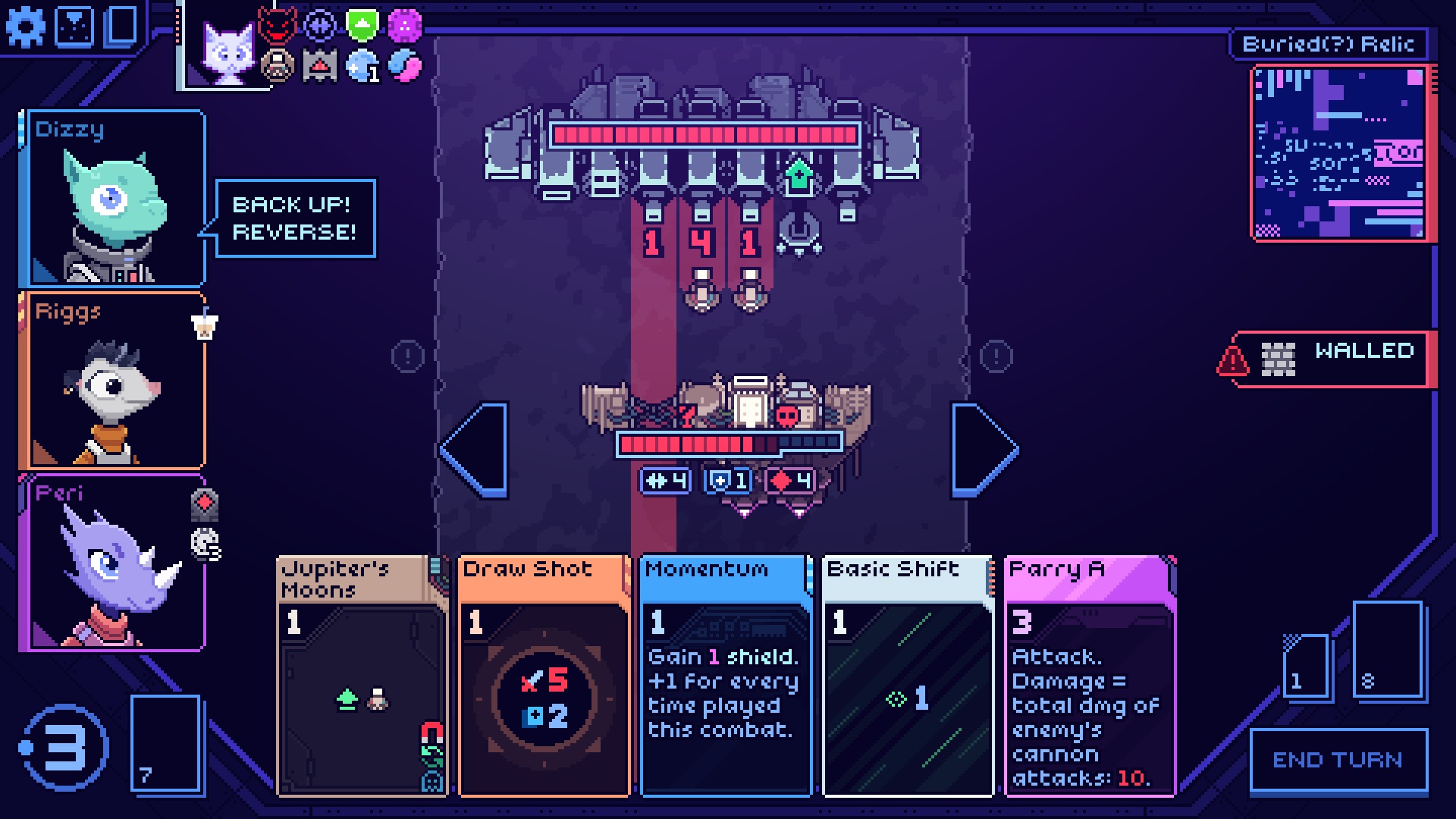Inspect the red devil face artifact
The image size is (1456, 819).
276,26
